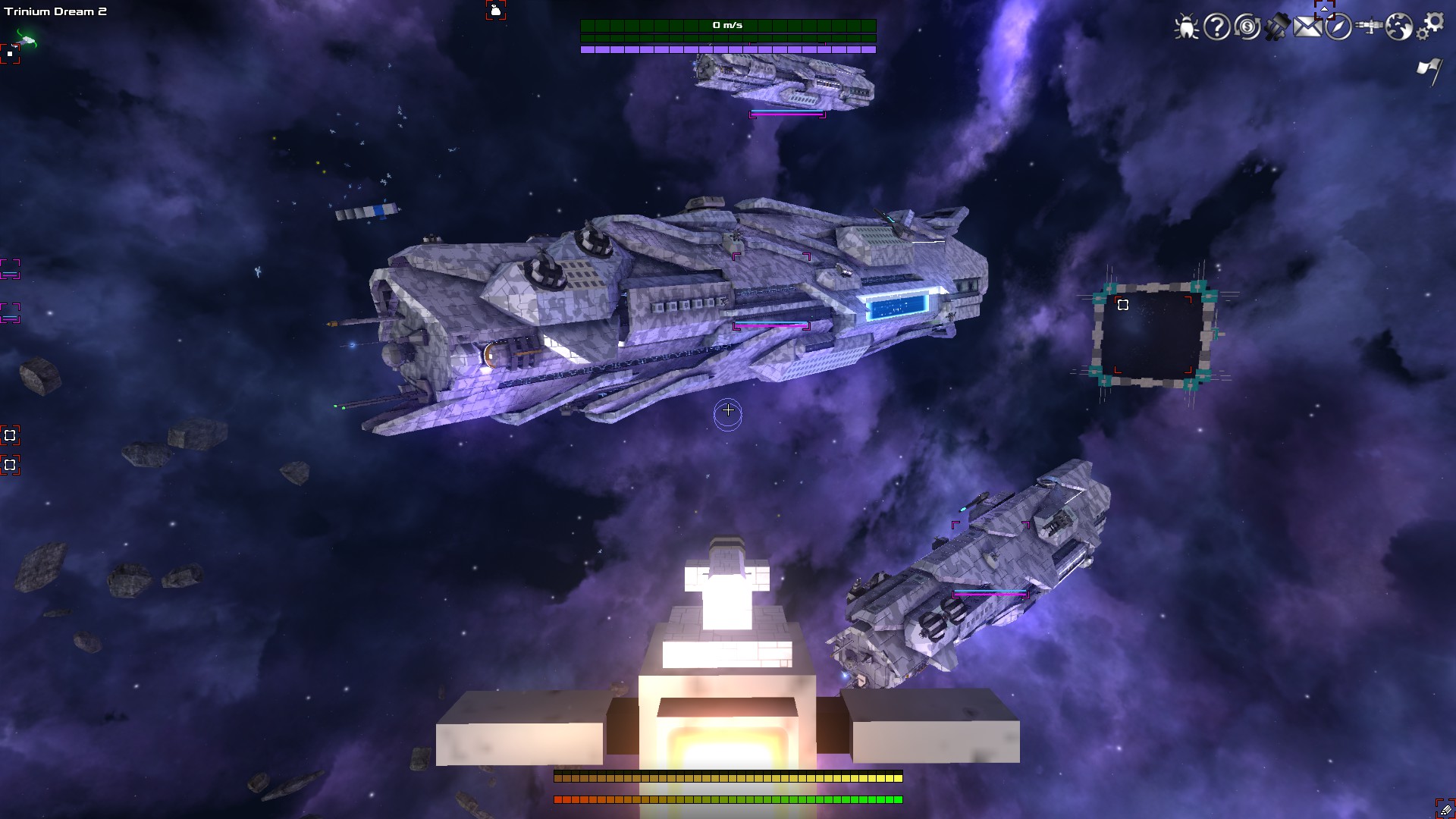The height and width of the screenshot is (819, 1456).
Task: Open the fleet spaceship icon
Action: tap(1370, 25)
